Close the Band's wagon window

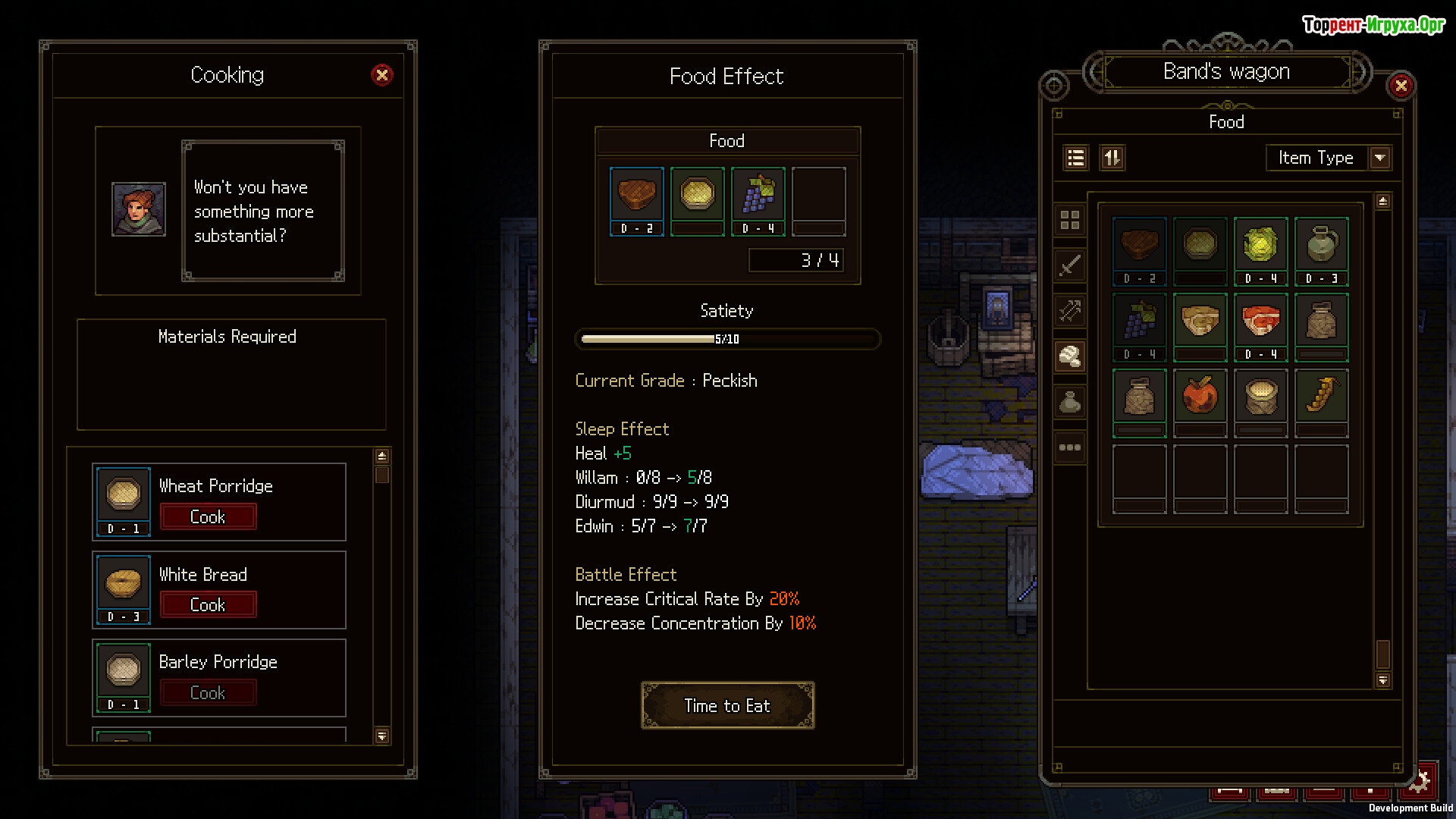1401,86
